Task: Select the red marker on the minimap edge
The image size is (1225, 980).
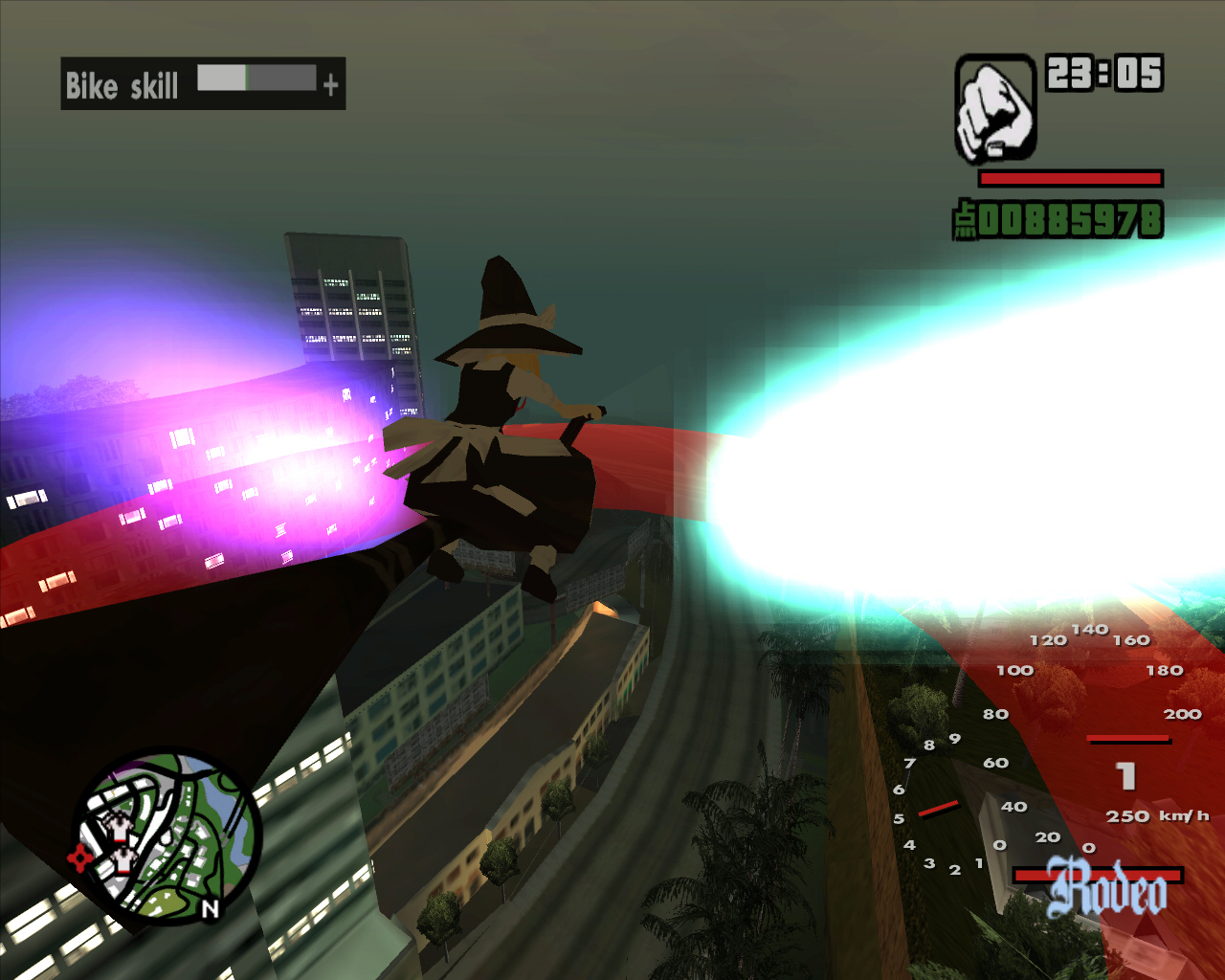Action: tap(80, 857)
